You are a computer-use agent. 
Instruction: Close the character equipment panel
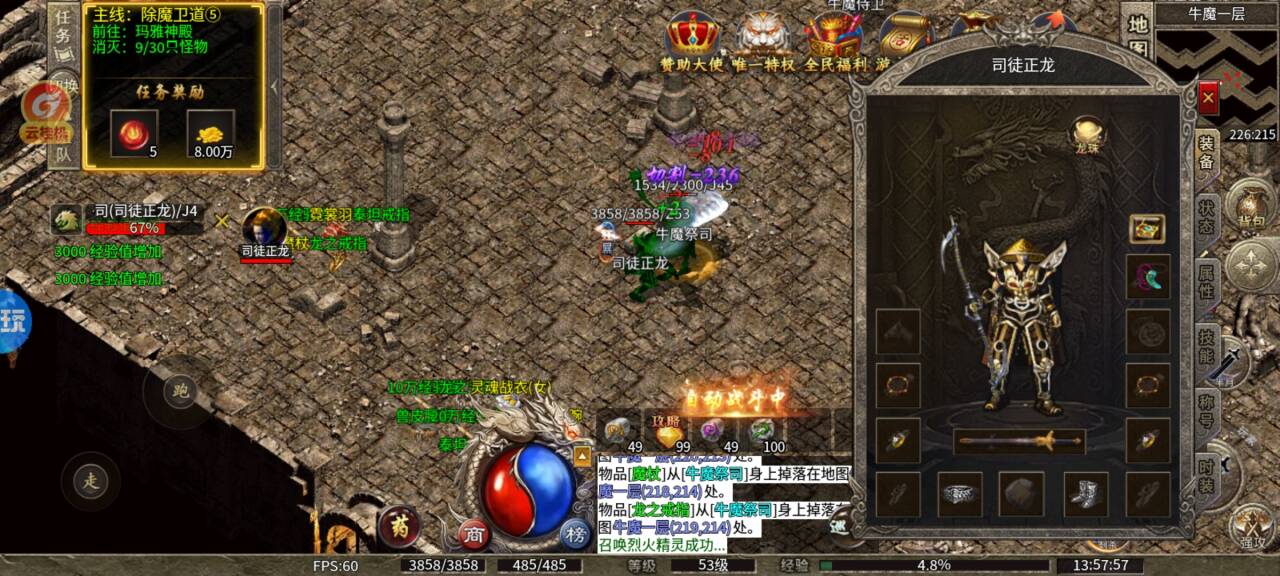tap(1208, 97)
